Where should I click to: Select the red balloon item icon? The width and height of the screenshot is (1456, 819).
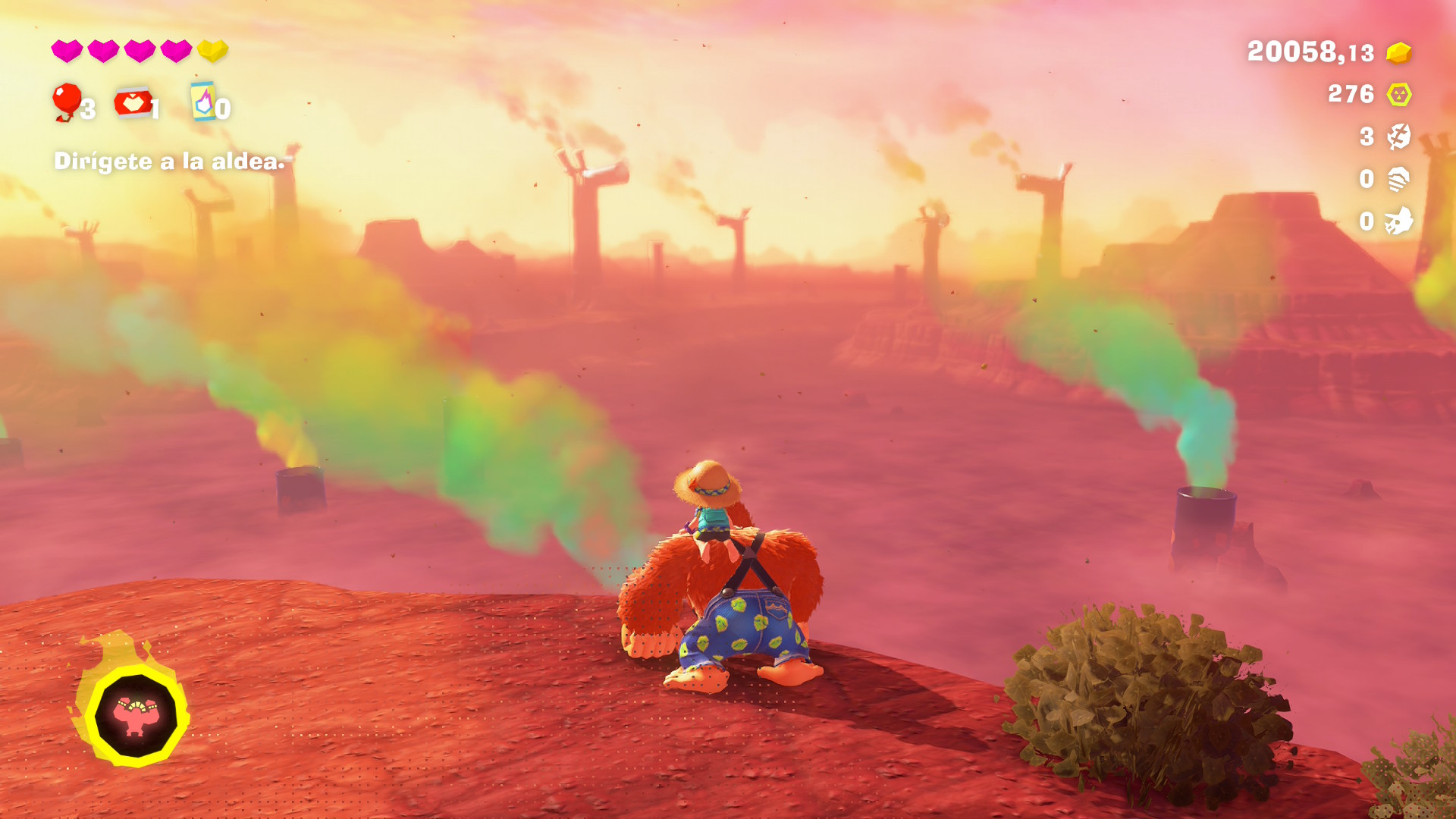click(67, 102)
